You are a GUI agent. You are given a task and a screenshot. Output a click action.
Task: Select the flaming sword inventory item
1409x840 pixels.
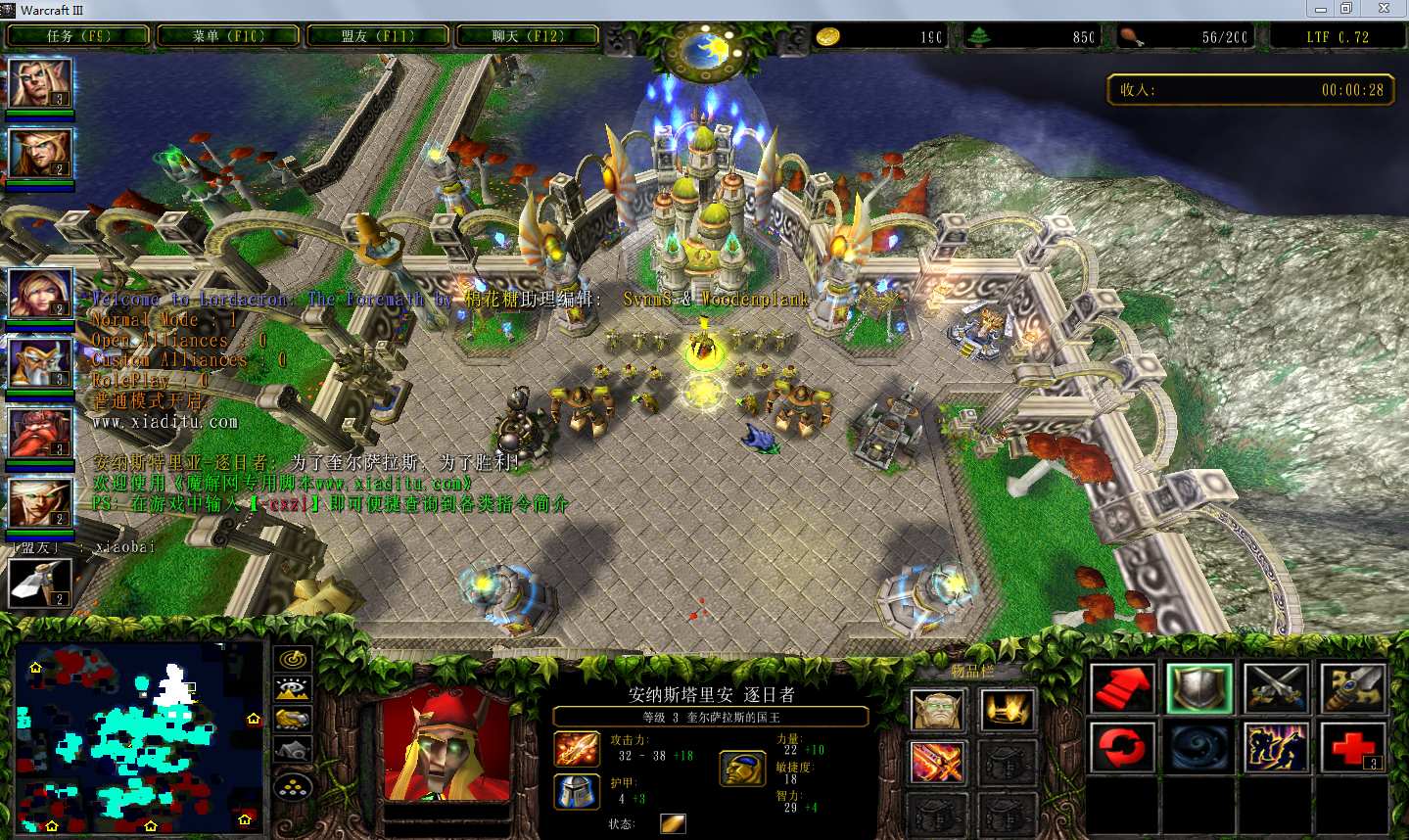click(x=938, y=763)
